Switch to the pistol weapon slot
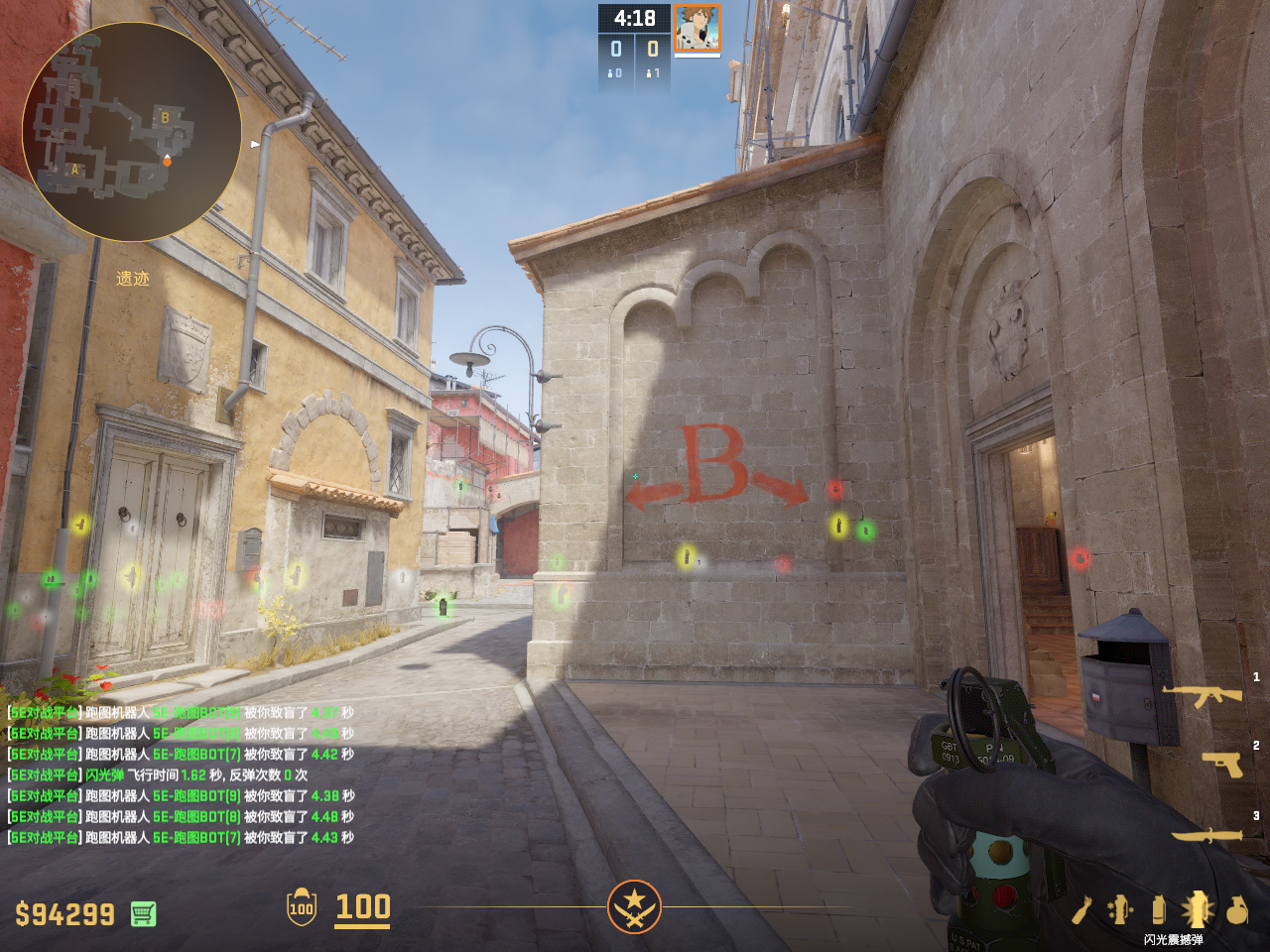This screenshot has height=952, width=1270. (x=1221, y=764)
